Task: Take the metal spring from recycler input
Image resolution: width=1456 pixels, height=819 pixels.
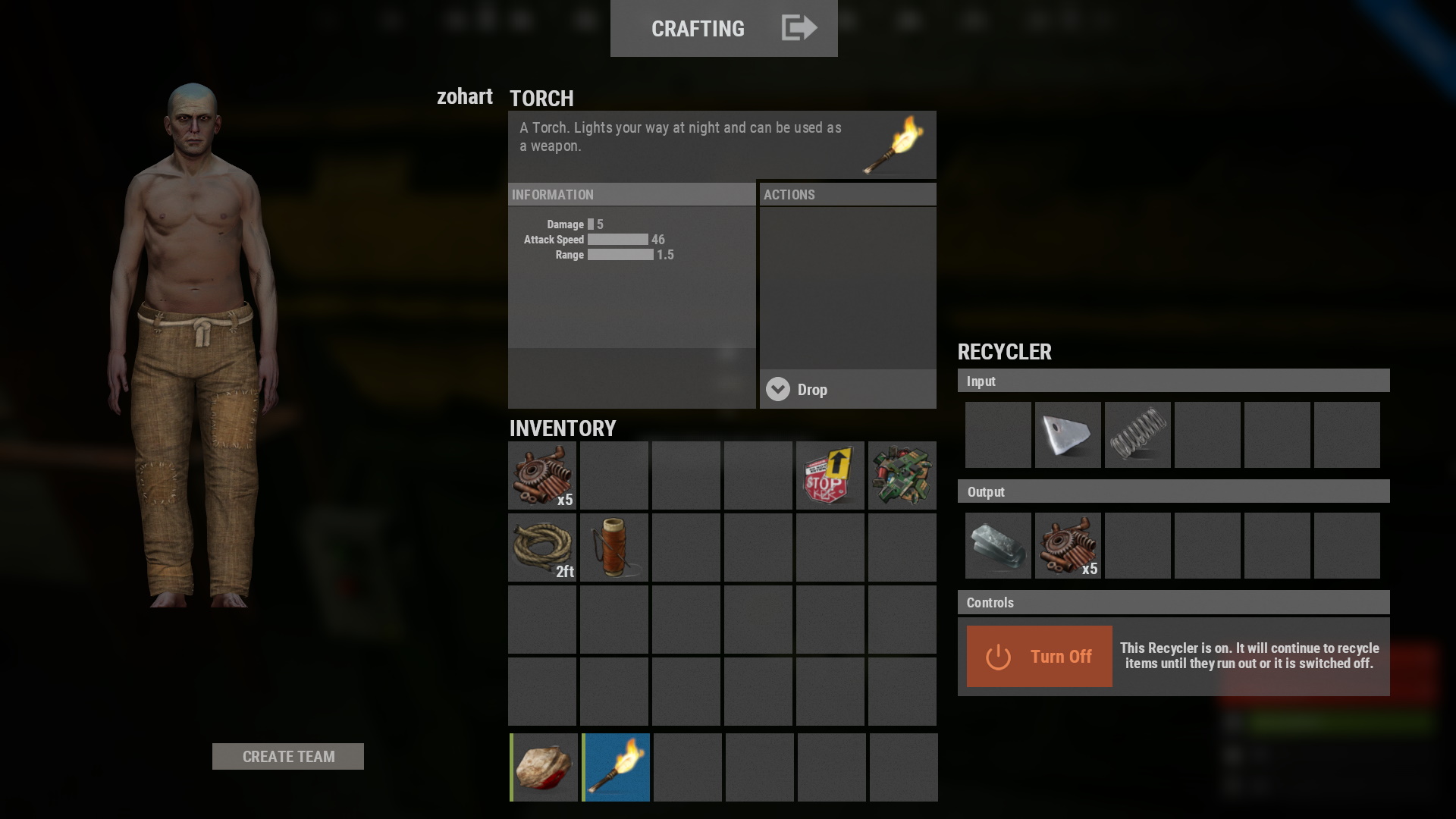Action: pyautogui.click(x=1137, y=435)
